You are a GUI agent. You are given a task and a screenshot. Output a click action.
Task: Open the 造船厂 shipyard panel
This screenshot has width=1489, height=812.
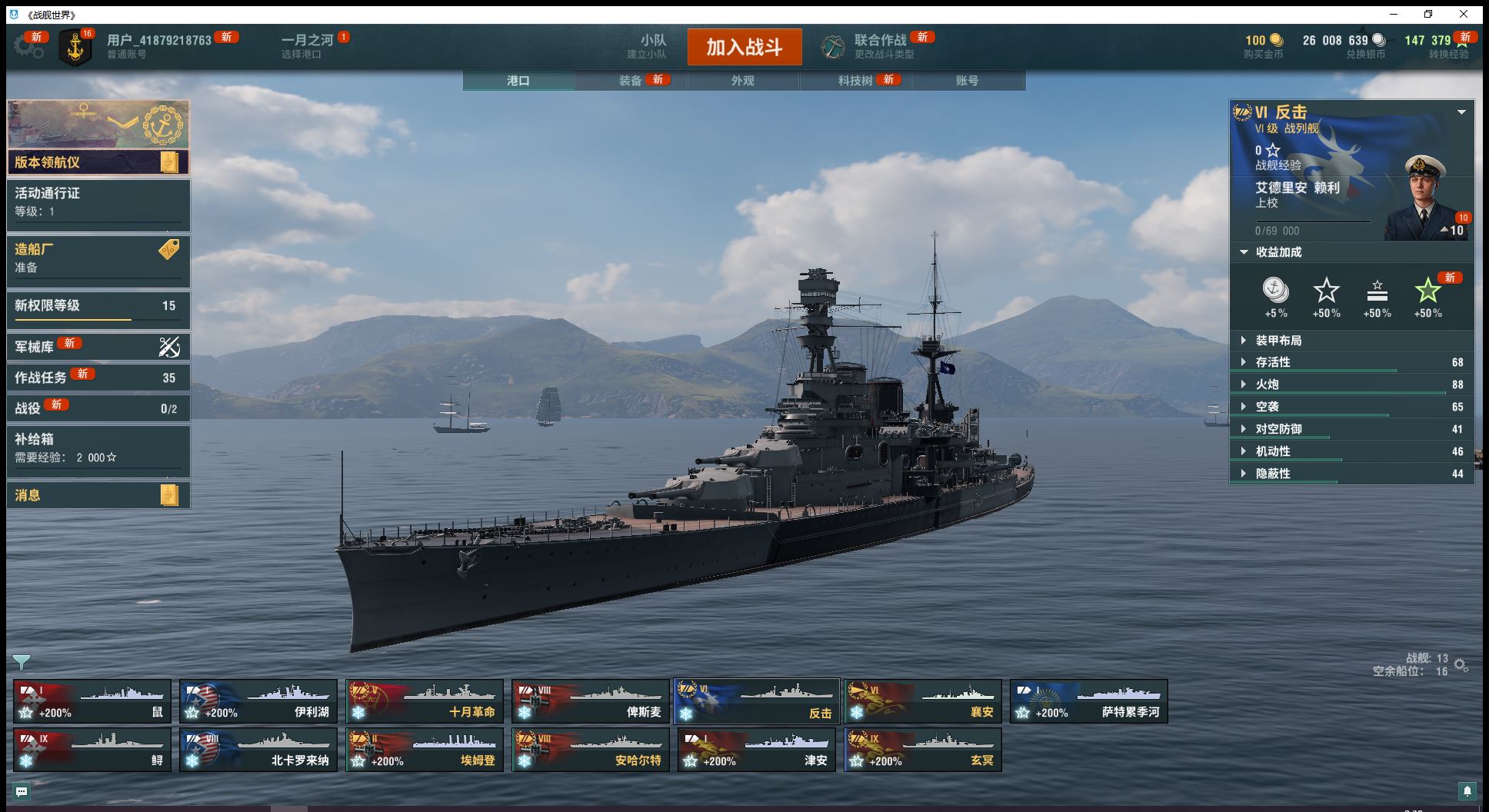click(98, 258)
